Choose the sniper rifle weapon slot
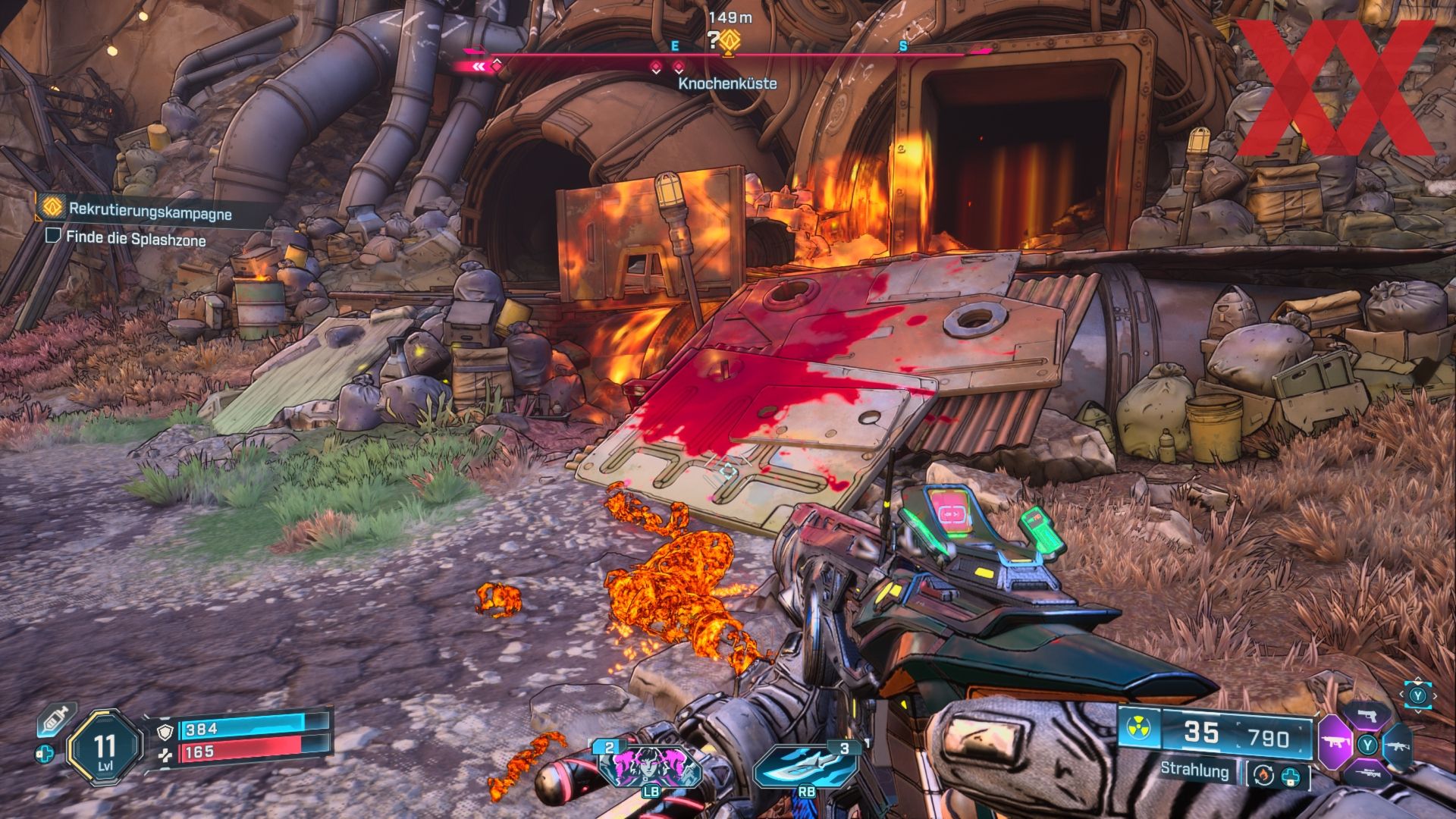 1367,773
